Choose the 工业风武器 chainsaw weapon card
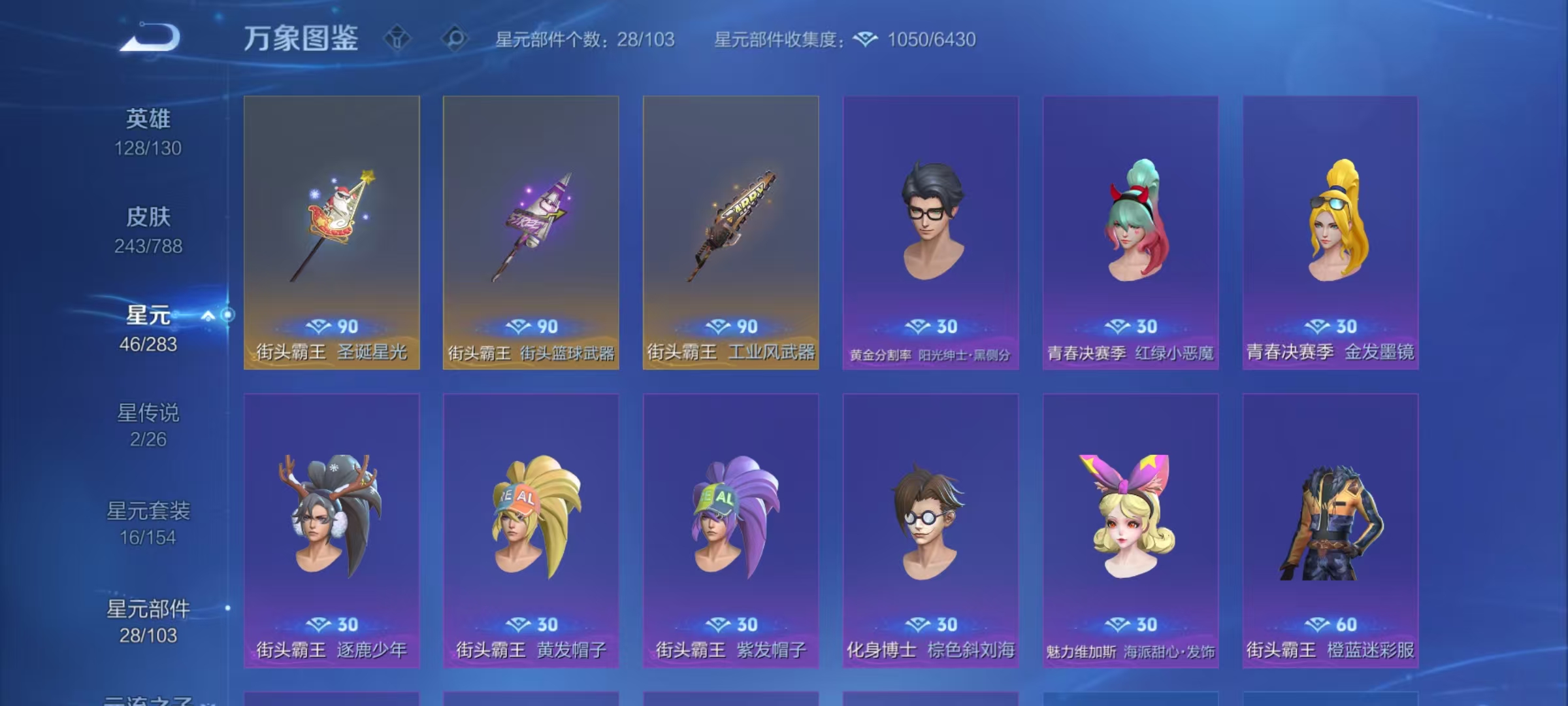This screenshot has height=706, width=1568. click(731, 233)
